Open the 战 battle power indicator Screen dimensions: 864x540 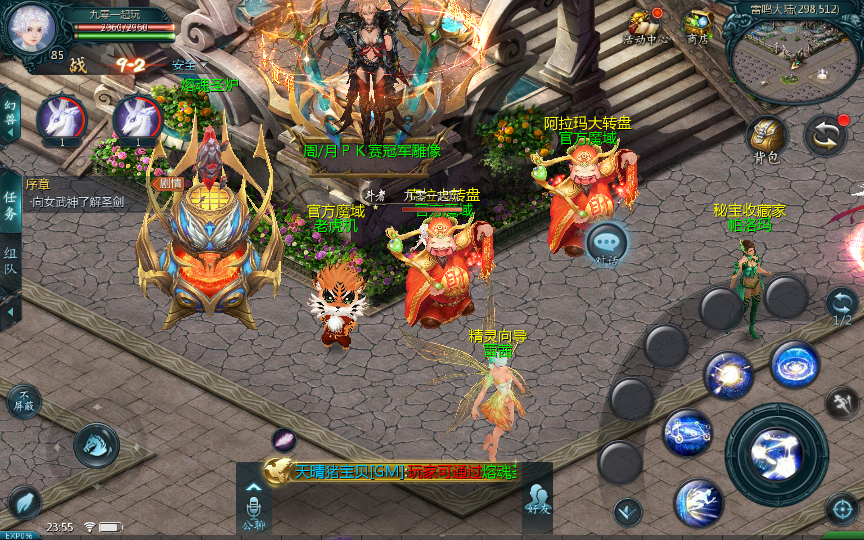pyautogui.click(x=78, y=66)
